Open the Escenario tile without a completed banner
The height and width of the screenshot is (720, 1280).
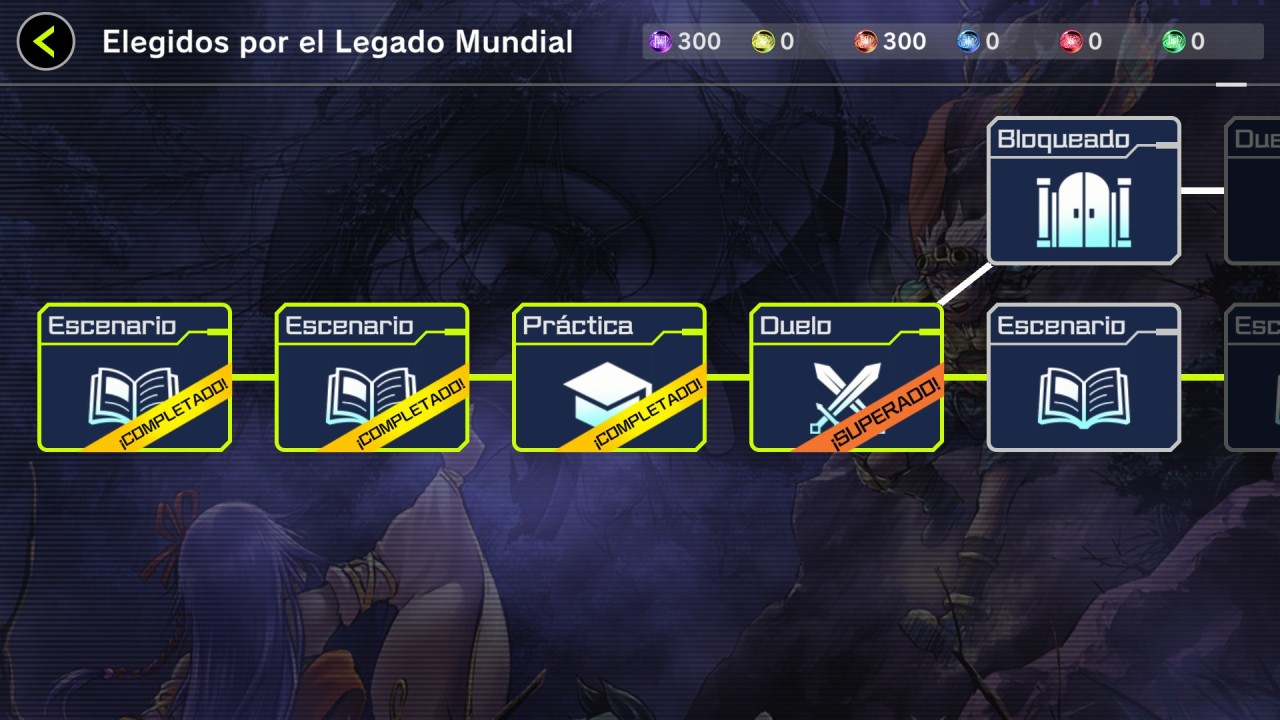point(1084,378)
